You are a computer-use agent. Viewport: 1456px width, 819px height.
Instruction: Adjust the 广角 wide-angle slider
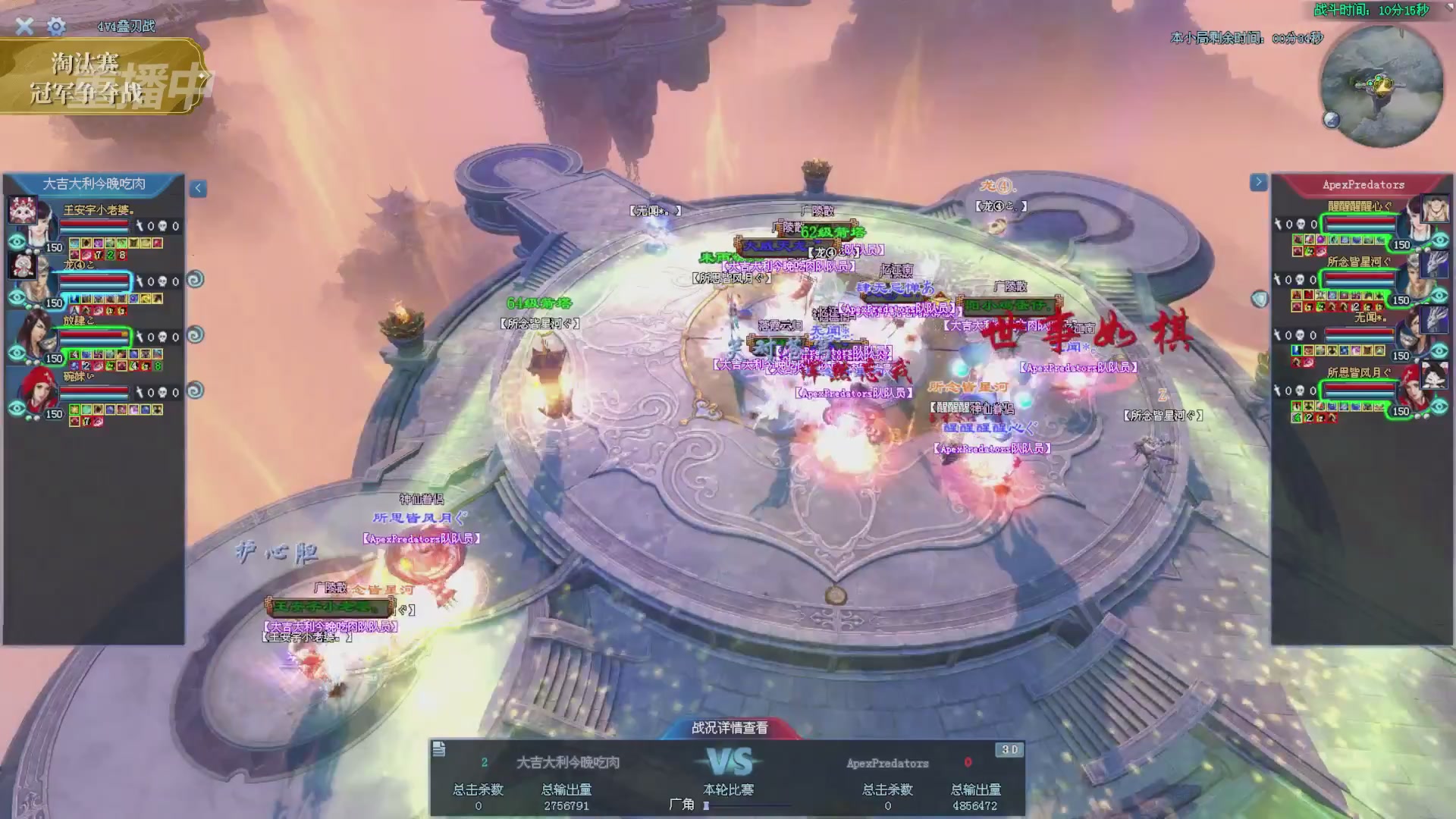(x=707, y=805)
